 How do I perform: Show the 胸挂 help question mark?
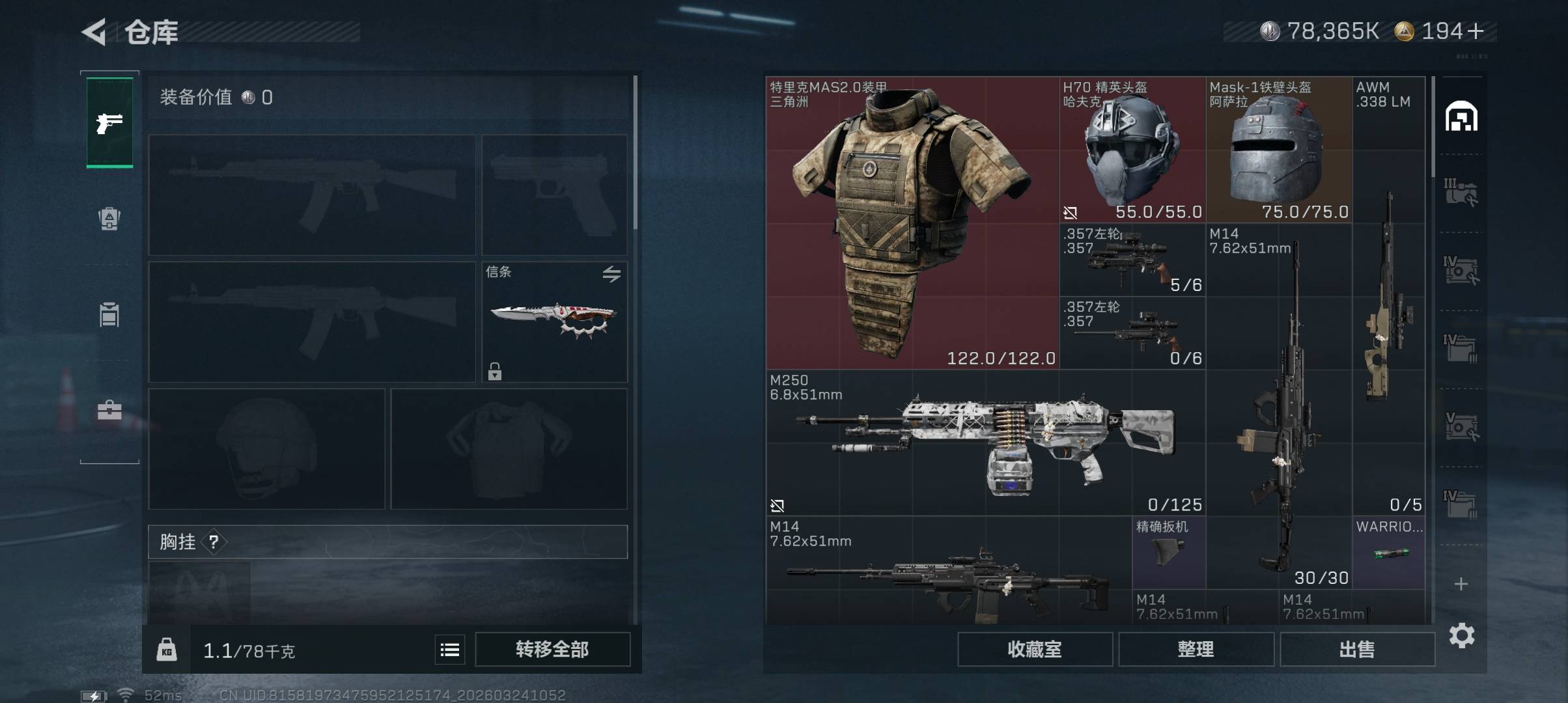pos(214,542)
